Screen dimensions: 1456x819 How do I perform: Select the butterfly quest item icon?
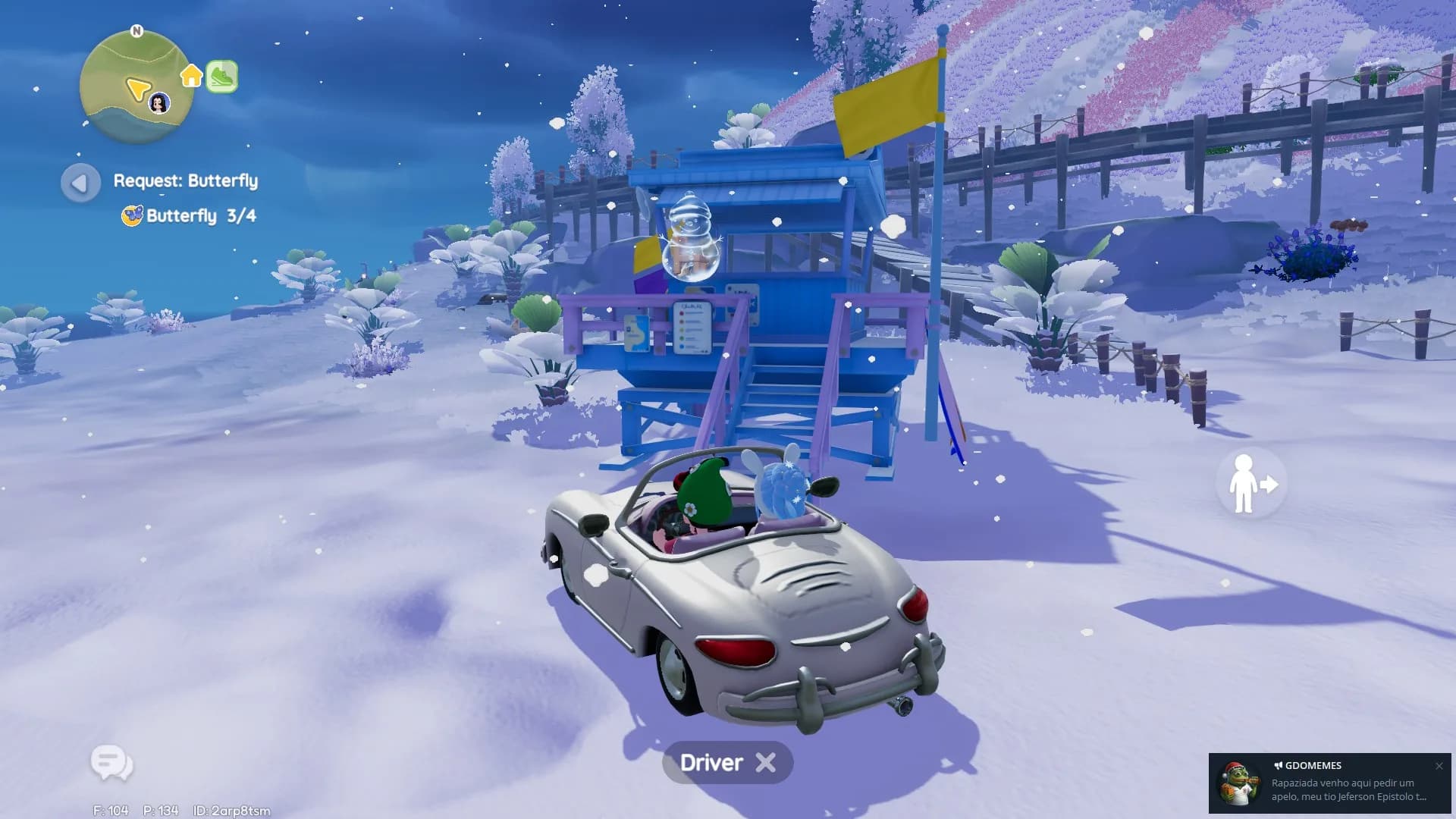tap(132, 216)
